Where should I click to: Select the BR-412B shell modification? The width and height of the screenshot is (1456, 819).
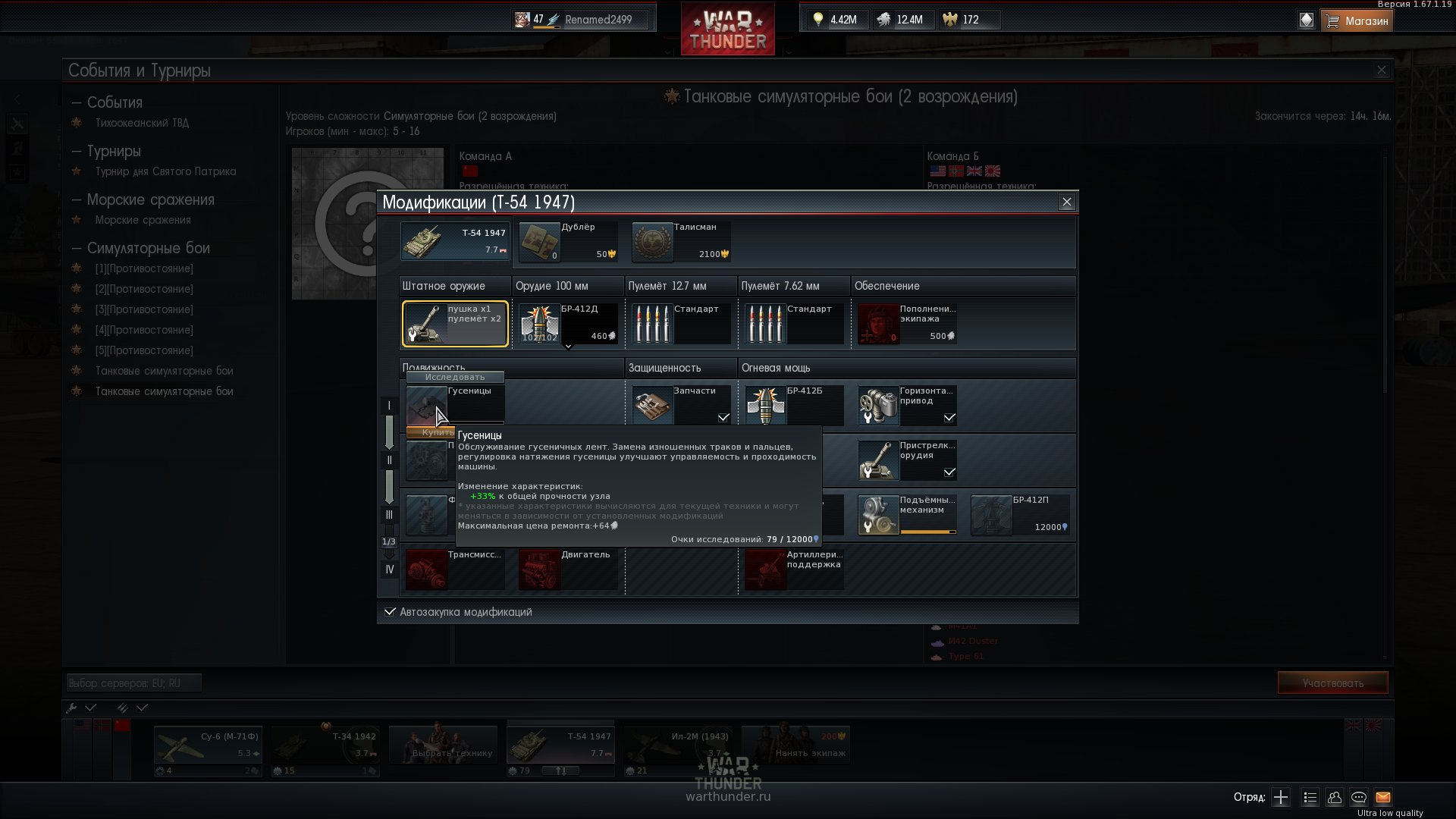point(794,405)
